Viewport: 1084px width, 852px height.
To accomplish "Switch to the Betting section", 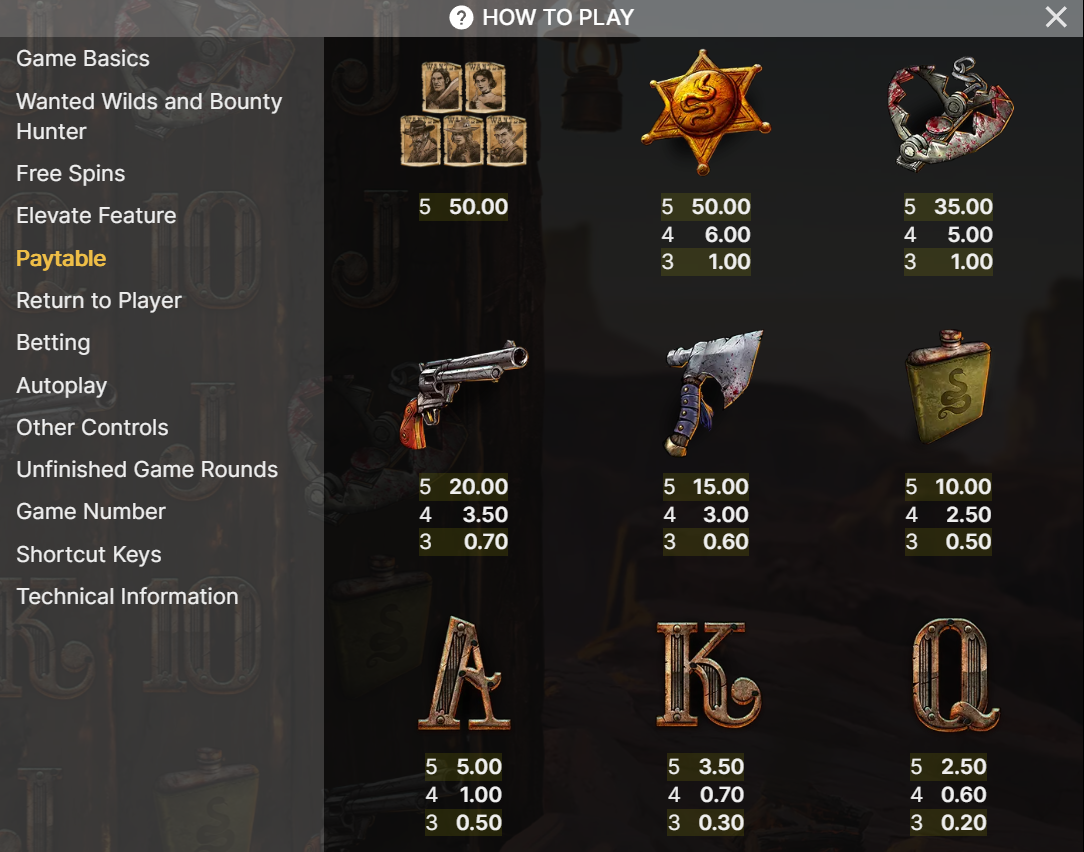I will [53, 343].
